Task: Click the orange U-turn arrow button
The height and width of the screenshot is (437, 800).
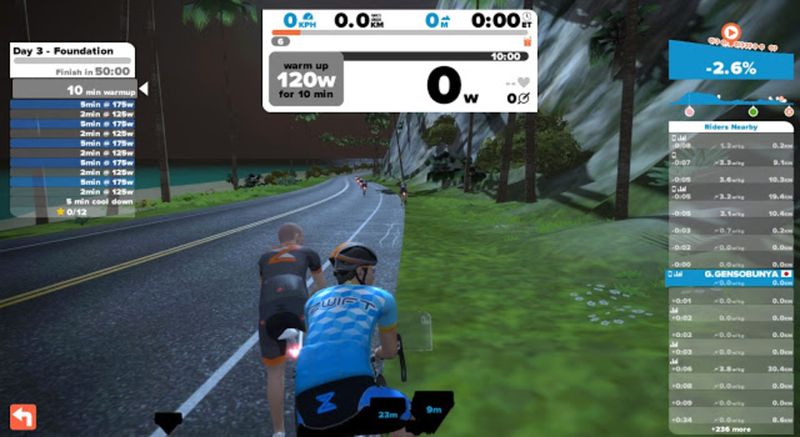Action: tap(22, 416)
